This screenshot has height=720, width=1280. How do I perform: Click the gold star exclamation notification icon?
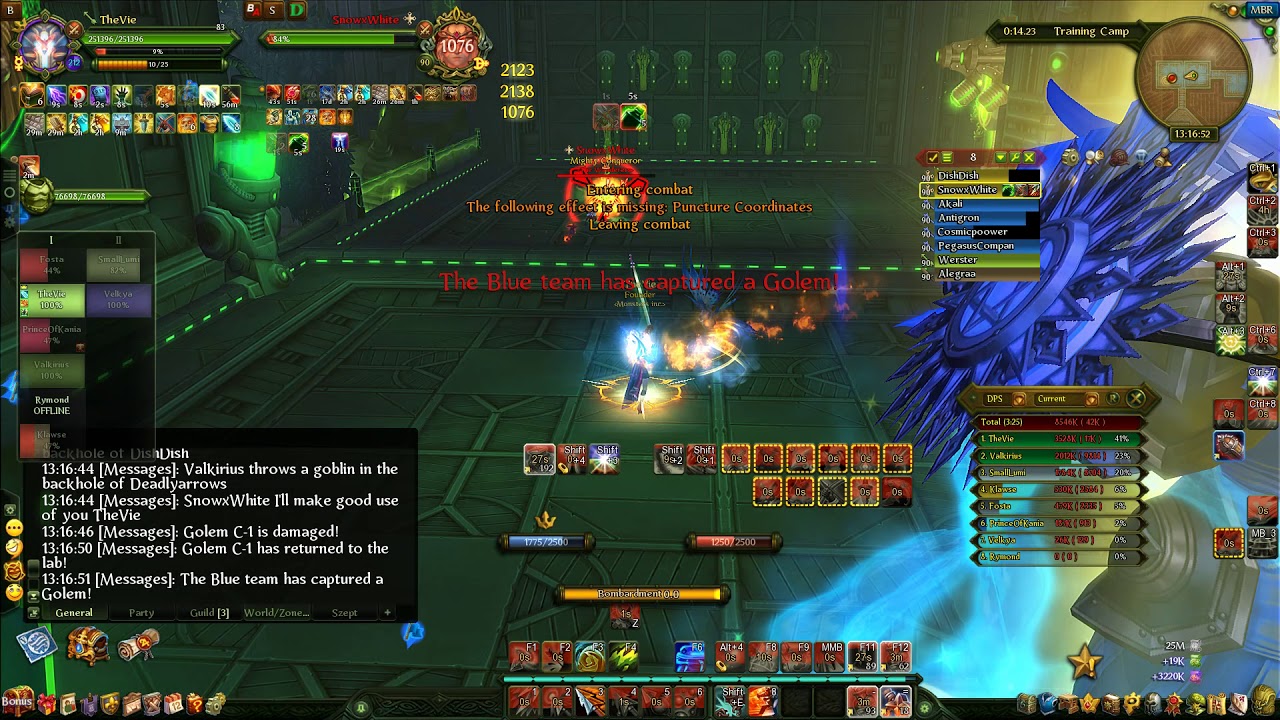(1085, 661)
